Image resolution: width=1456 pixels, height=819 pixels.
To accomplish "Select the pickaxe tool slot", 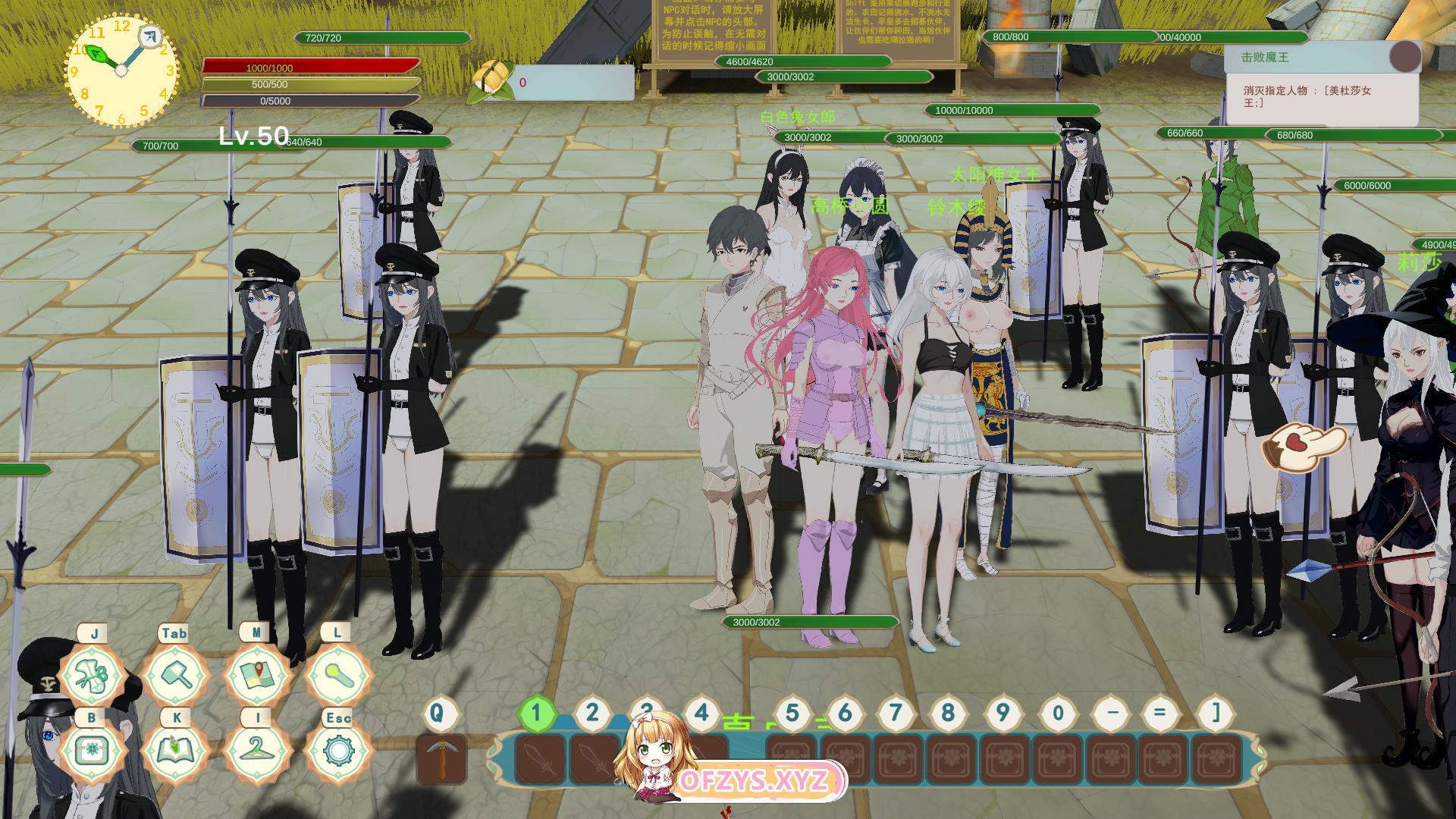I will (x=441, y=758).
